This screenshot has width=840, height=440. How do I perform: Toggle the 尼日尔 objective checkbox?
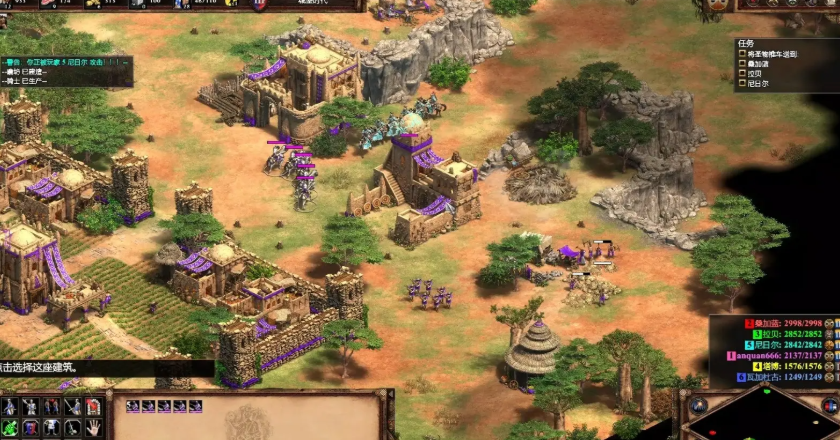(x=741, y=84)
